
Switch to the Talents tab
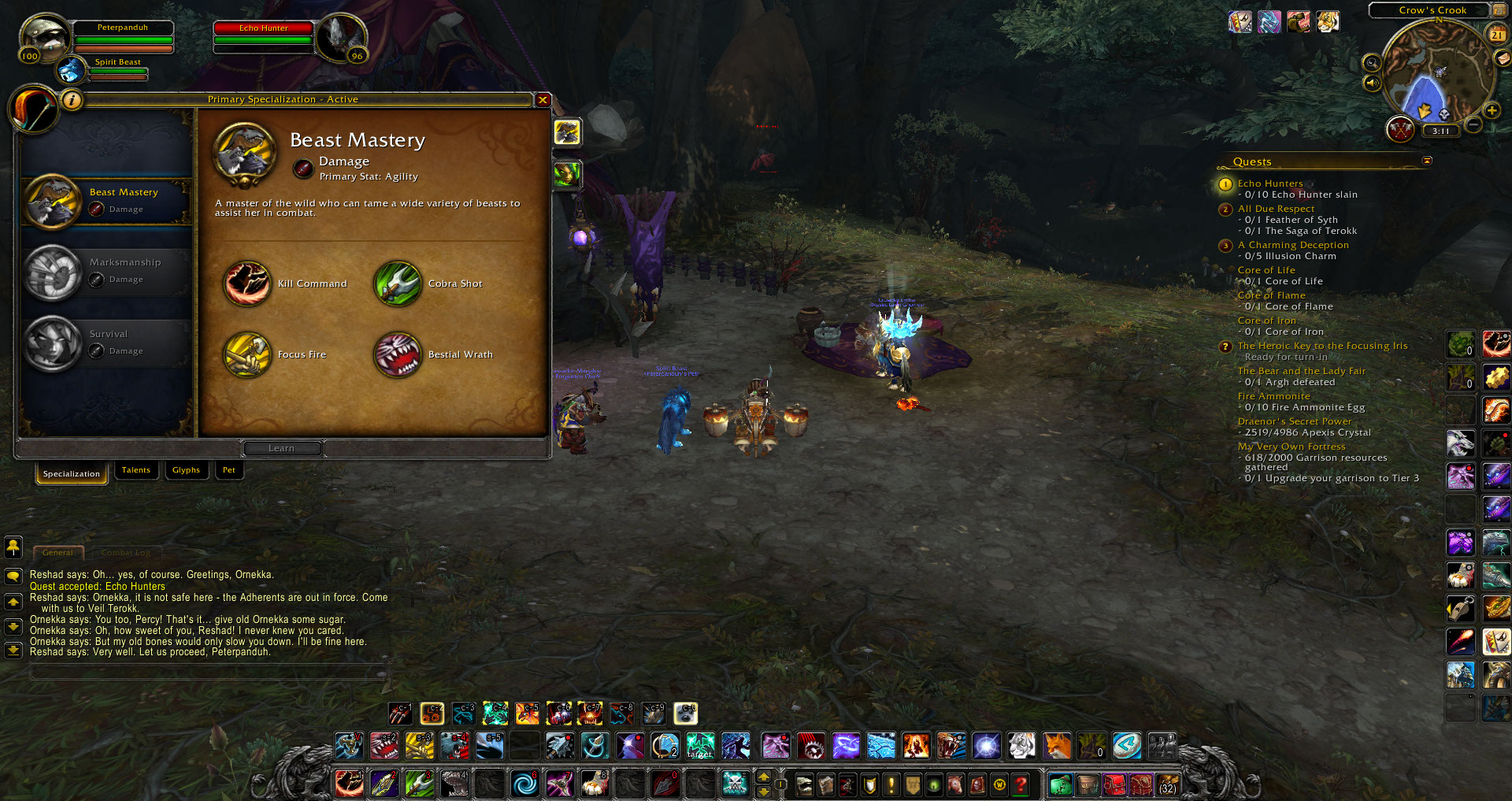pos(135,470)
